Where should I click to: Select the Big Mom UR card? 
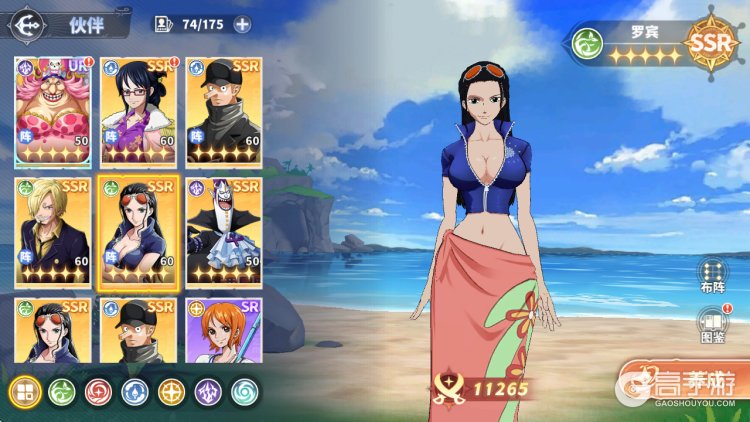coord(53,110)
